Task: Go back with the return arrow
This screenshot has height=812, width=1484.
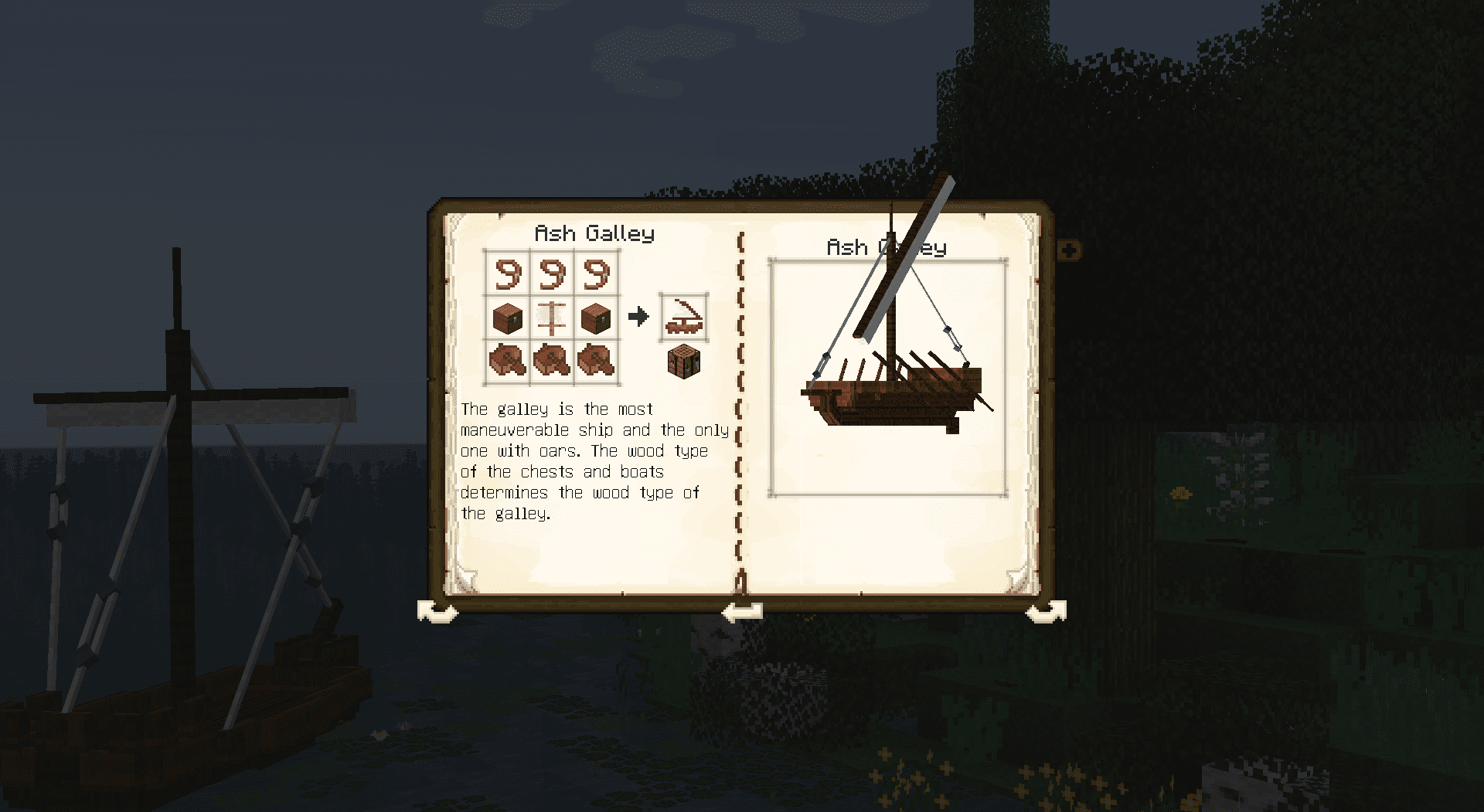Action: 742,612
